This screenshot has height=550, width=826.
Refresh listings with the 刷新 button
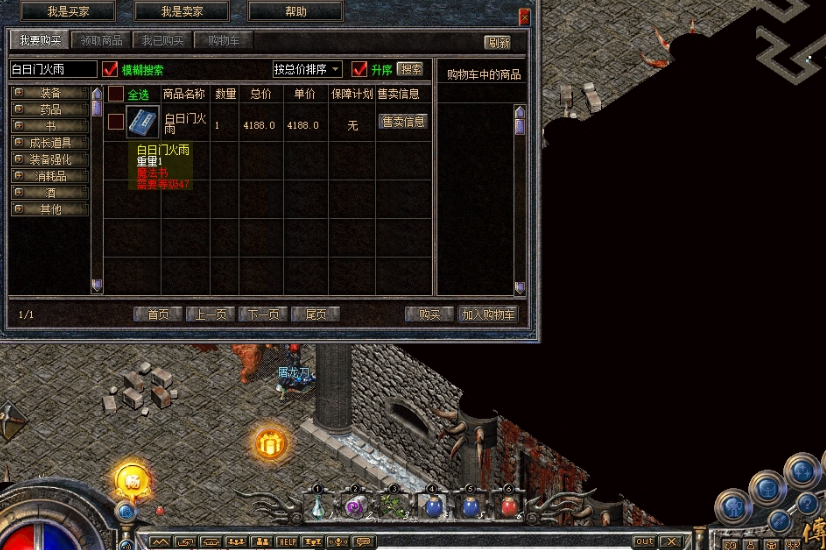coord(497,43)
